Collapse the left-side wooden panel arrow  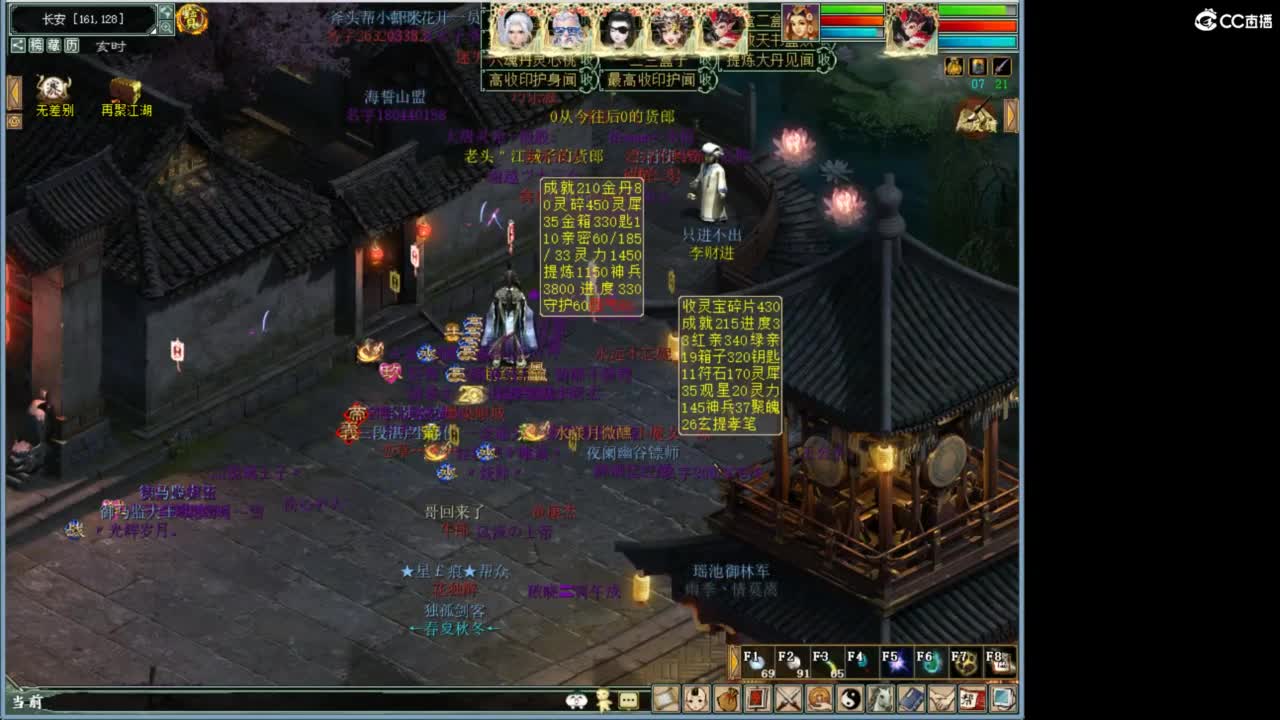click(x=13, y=92)
